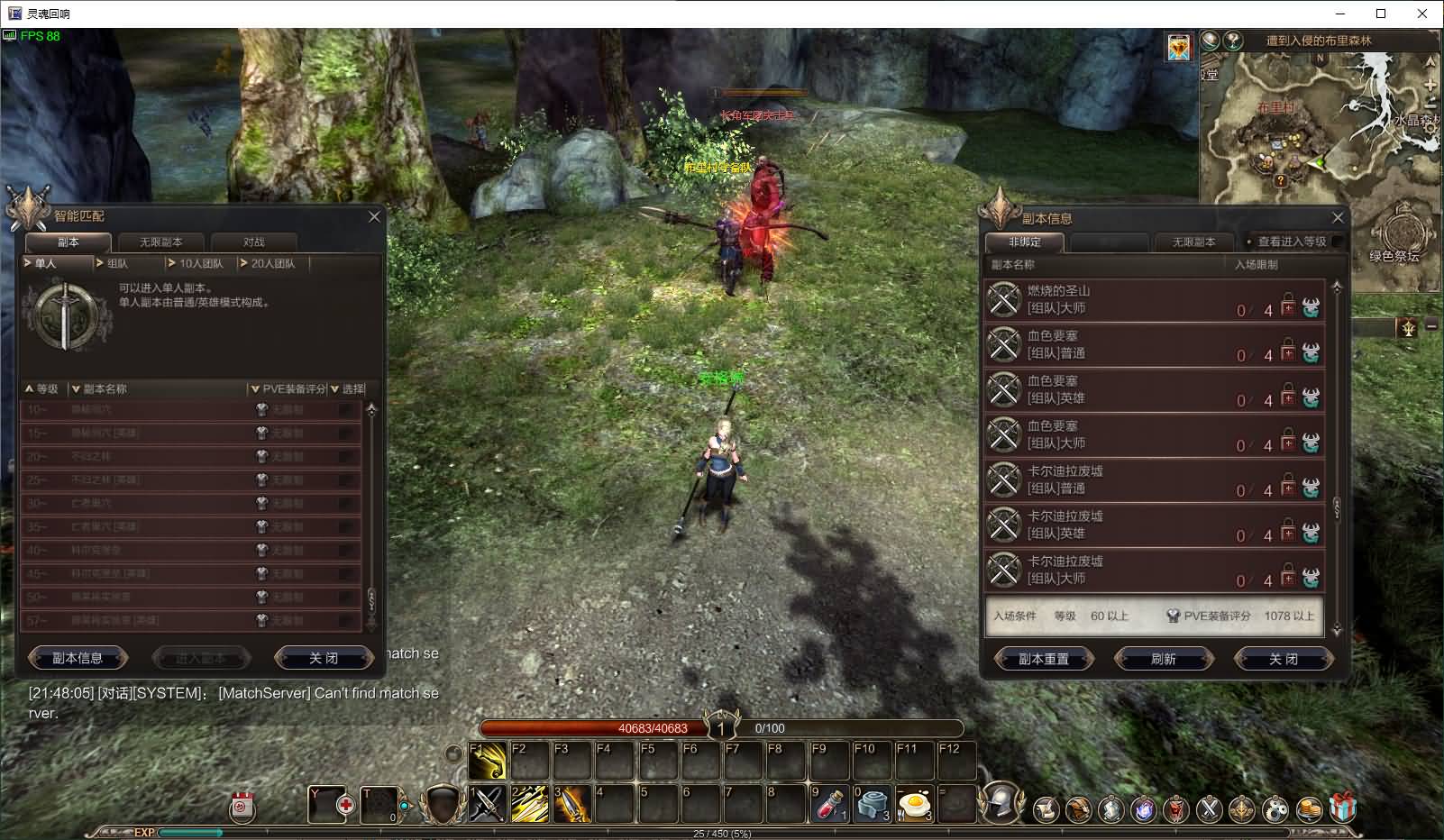This screenshot has height=840, width=1444.
Task: Open the 副本信息 button in the matching panel
Action: [x=78, y=658]
